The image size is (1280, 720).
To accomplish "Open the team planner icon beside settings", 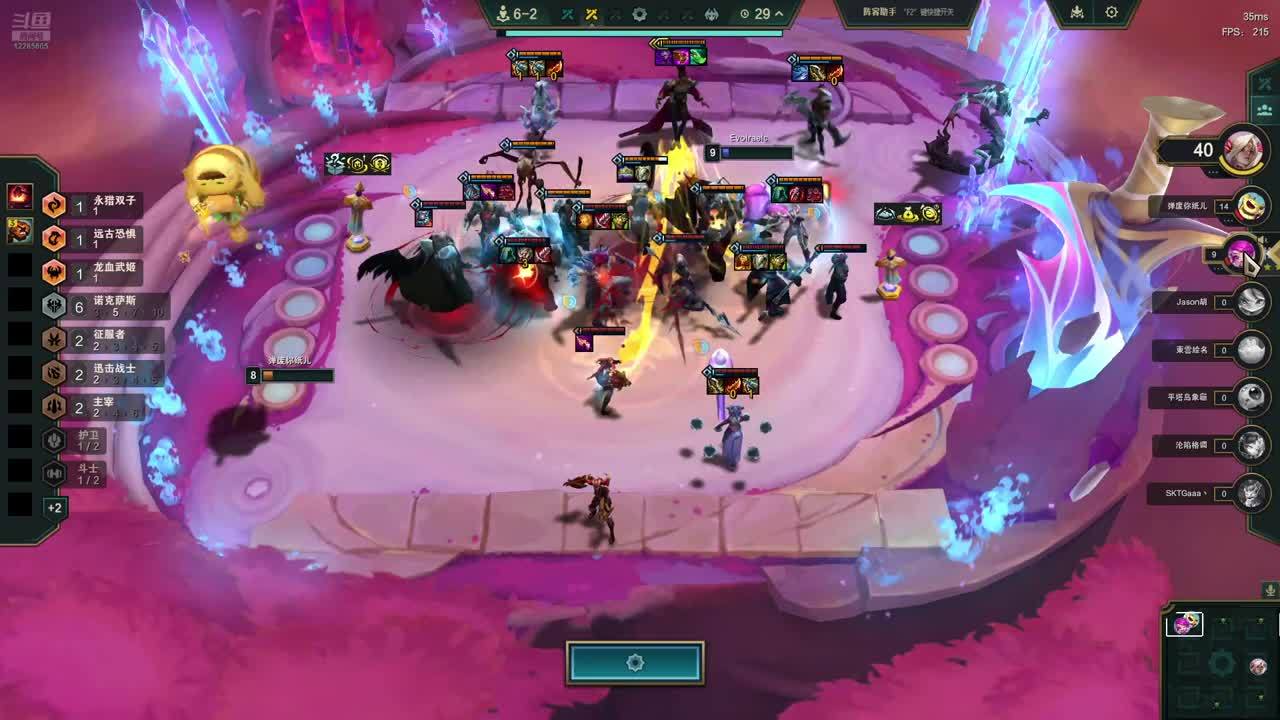I will point(1077,13).
